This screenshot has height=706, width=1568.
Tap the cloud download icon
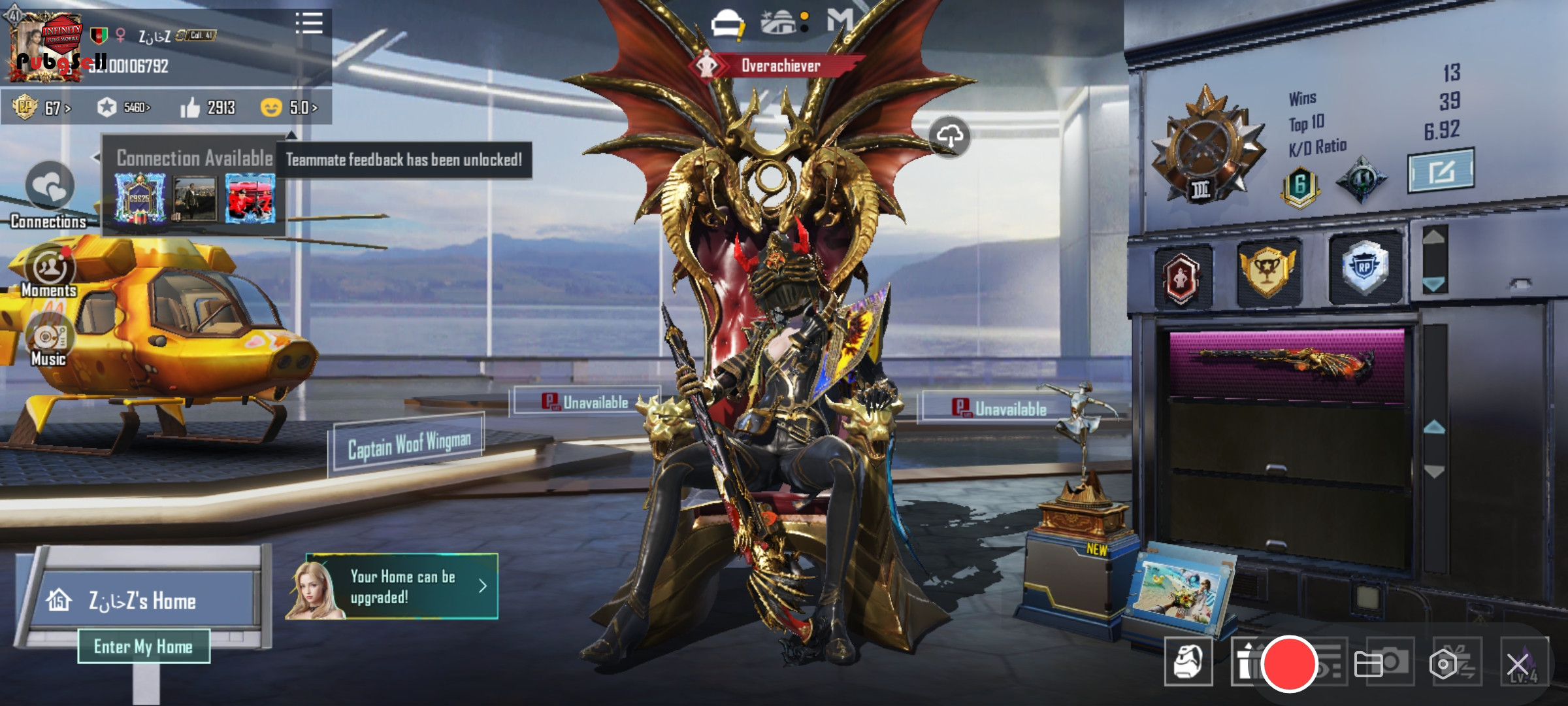point(949,137)
